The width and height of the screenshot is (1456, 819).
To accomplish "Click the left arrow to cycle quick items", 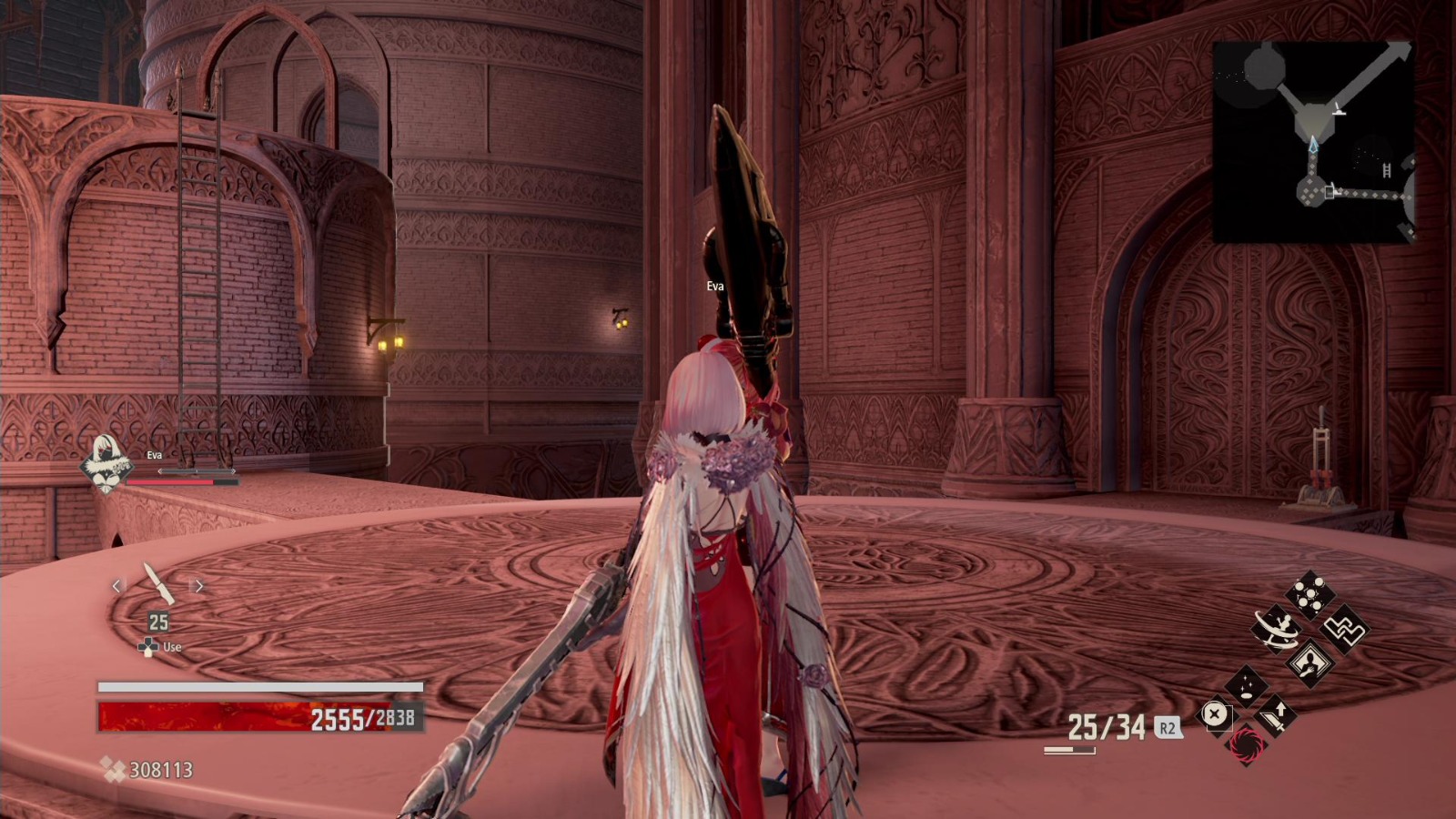I will (x=116, y=586).
